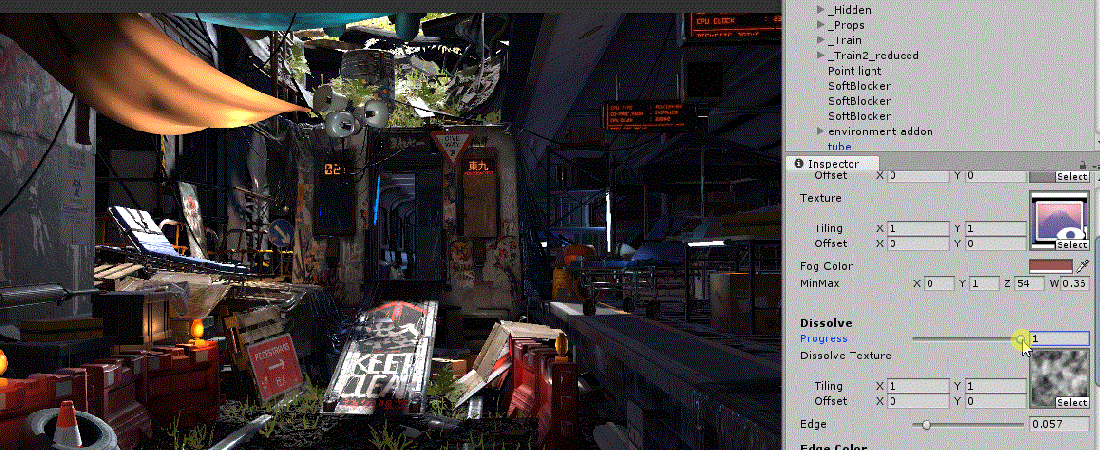
Task: Focus the Progress value input box
Action: click(x=1060, y=339)
